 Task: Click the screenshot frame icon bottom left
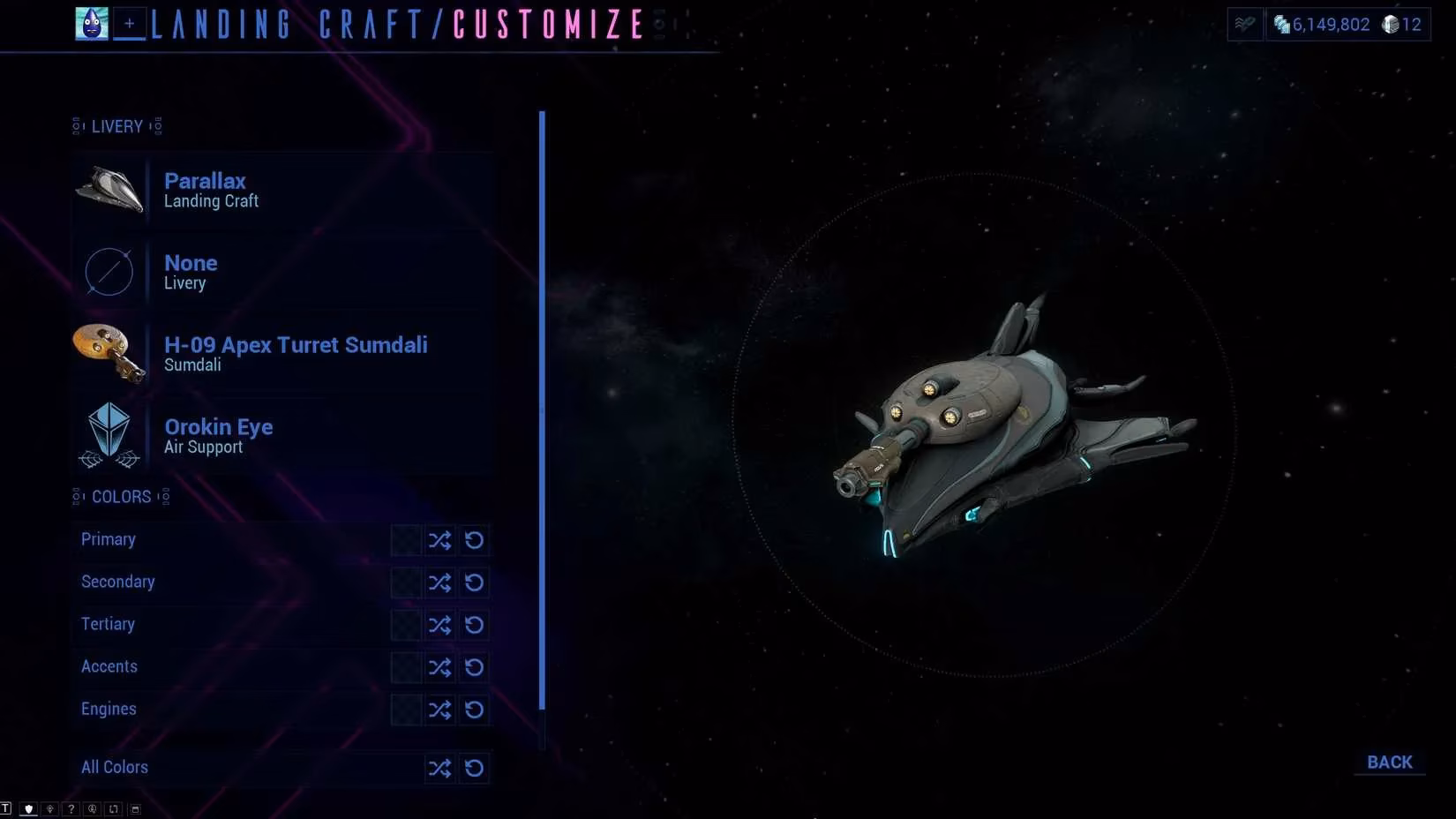[134, 808]
